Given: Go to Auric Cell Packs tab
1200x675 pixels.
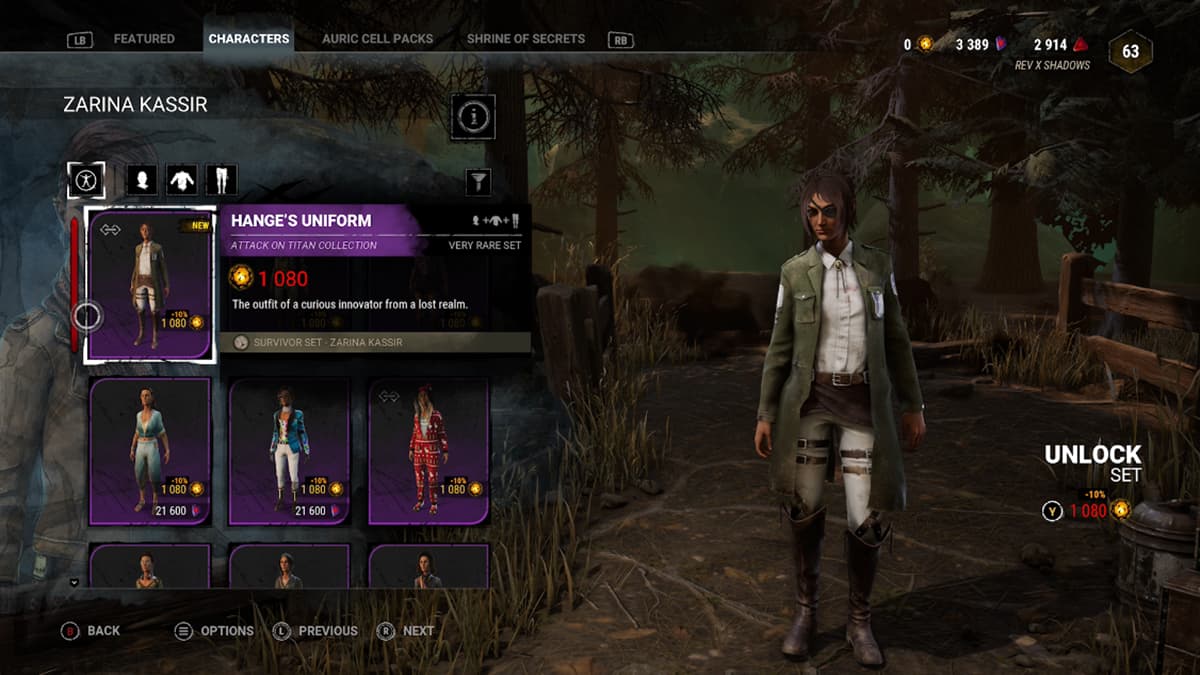Looking at the screenshot, I should pos(377,39).
